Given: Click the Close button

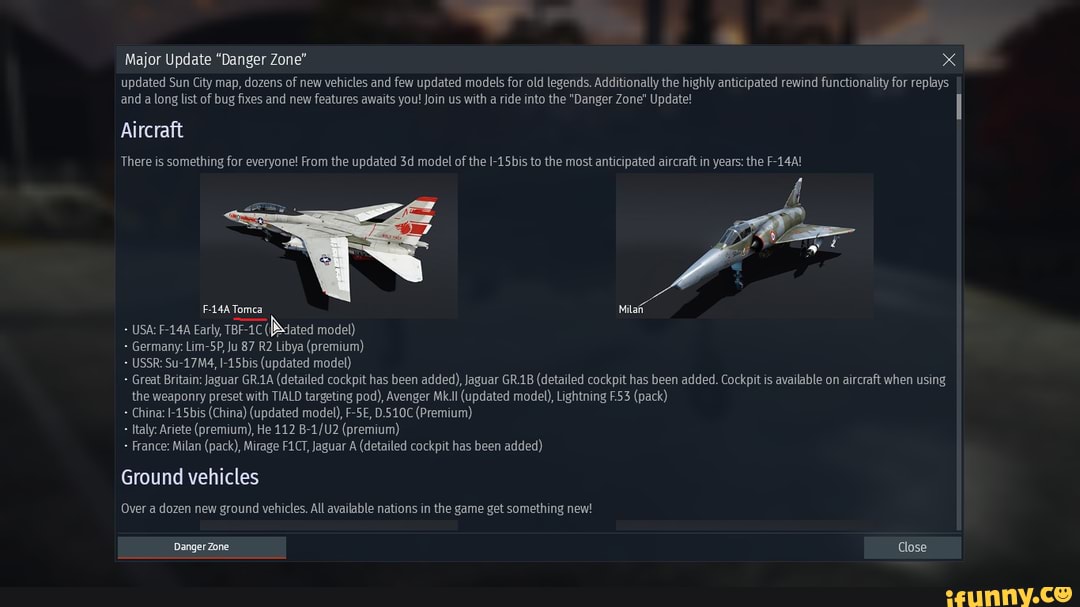Looking at the screenshot, I should tap(912, 547).
